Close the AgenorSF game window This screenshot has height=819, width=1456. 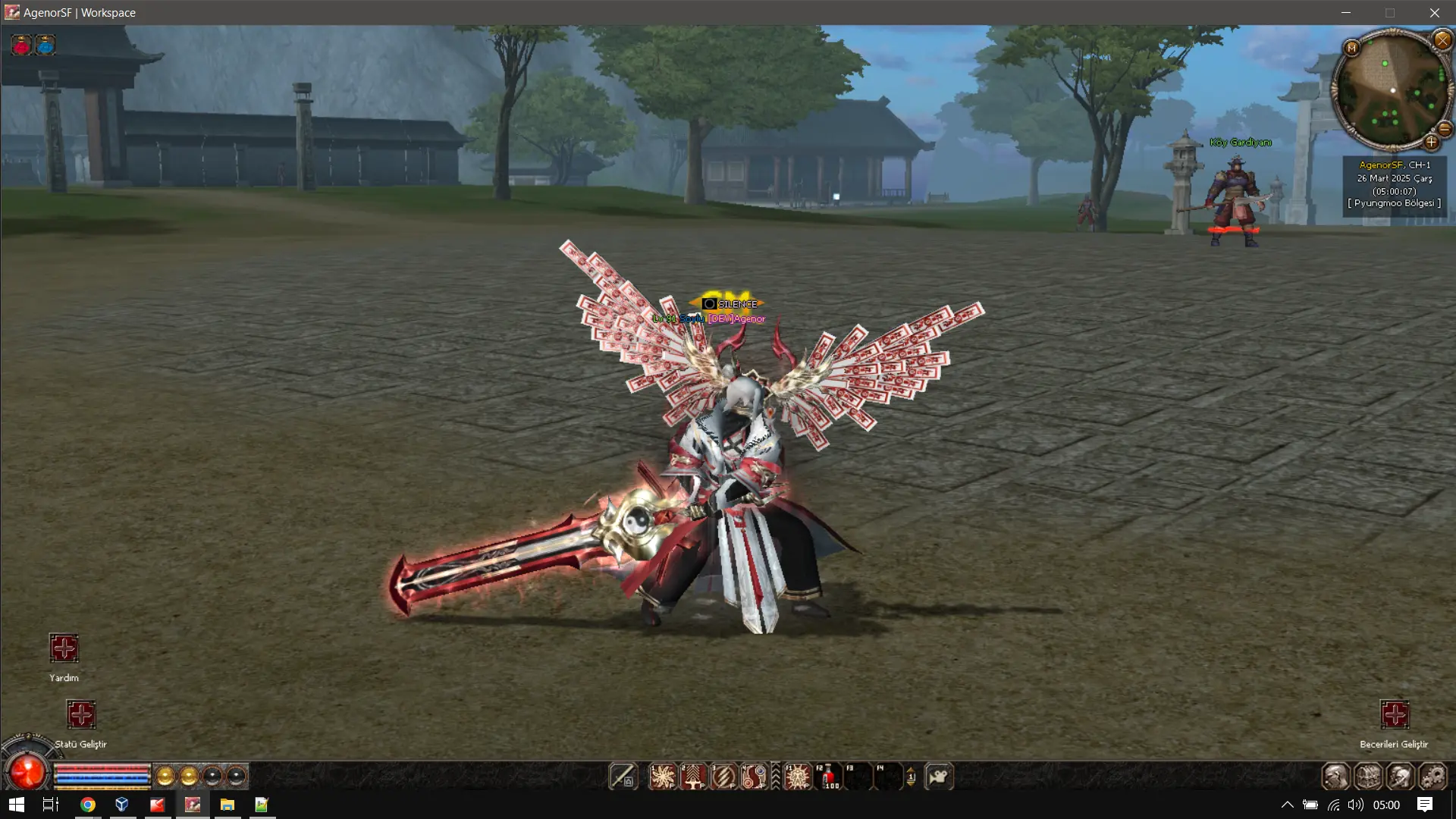tap(1434, 13)
